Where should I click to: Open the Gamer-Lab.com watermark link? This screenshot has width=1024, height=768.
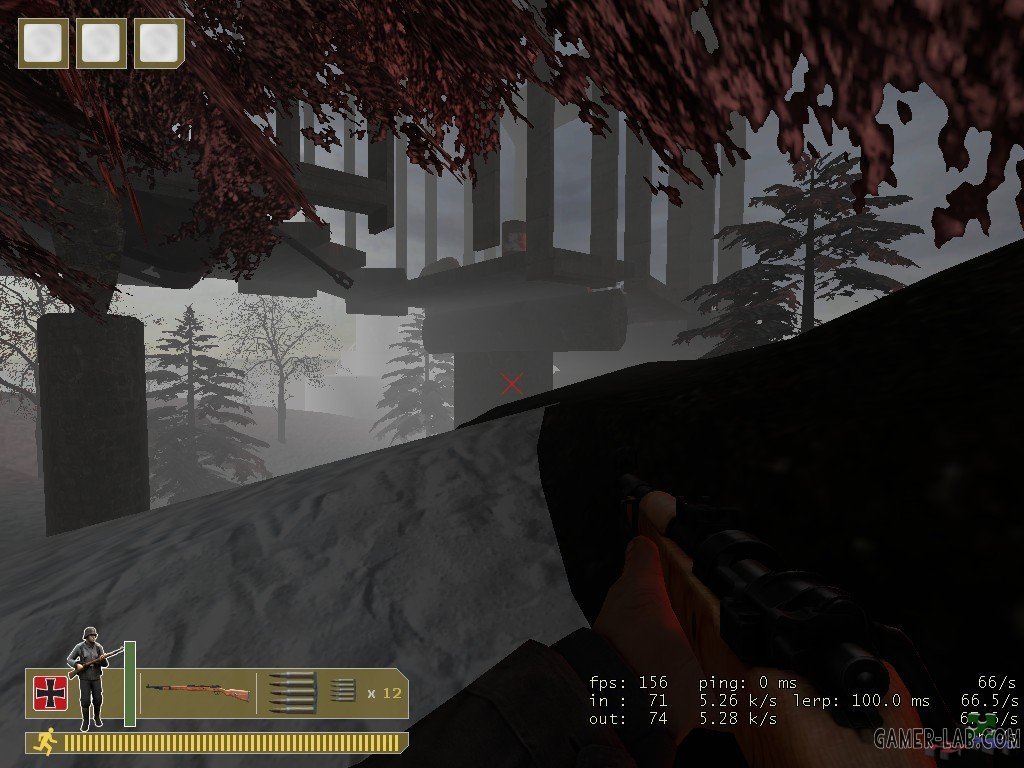point(945,738)
